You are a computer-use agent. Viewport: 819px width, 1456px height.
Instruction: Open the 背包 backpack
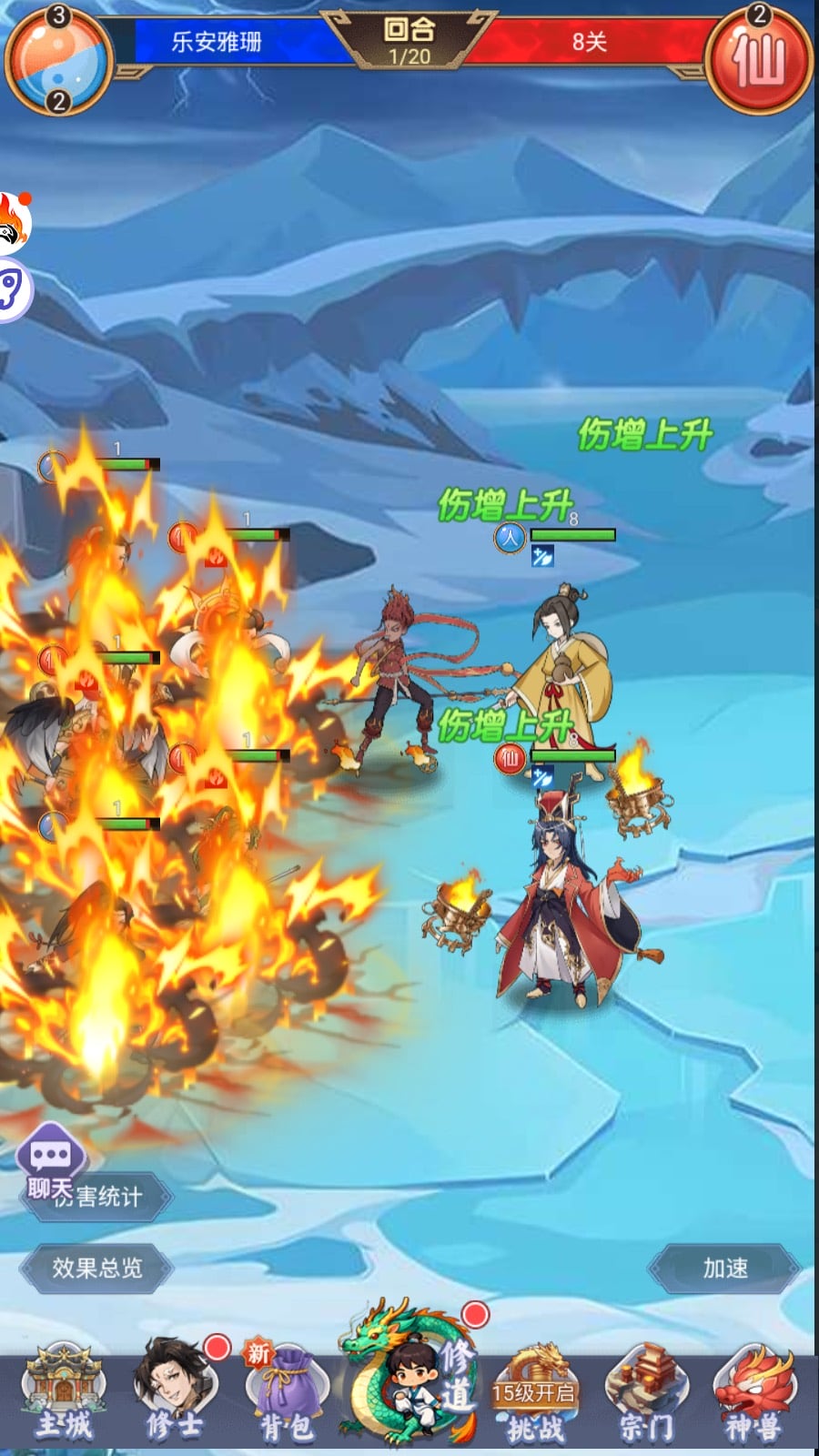(285, 1397)
